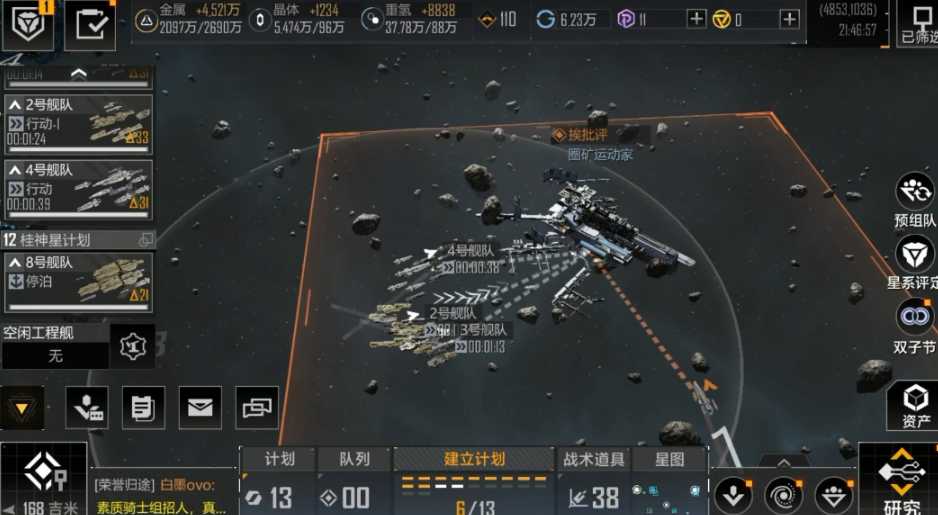
Task: Open the mail envelope icon
Action: pos(200,407)
